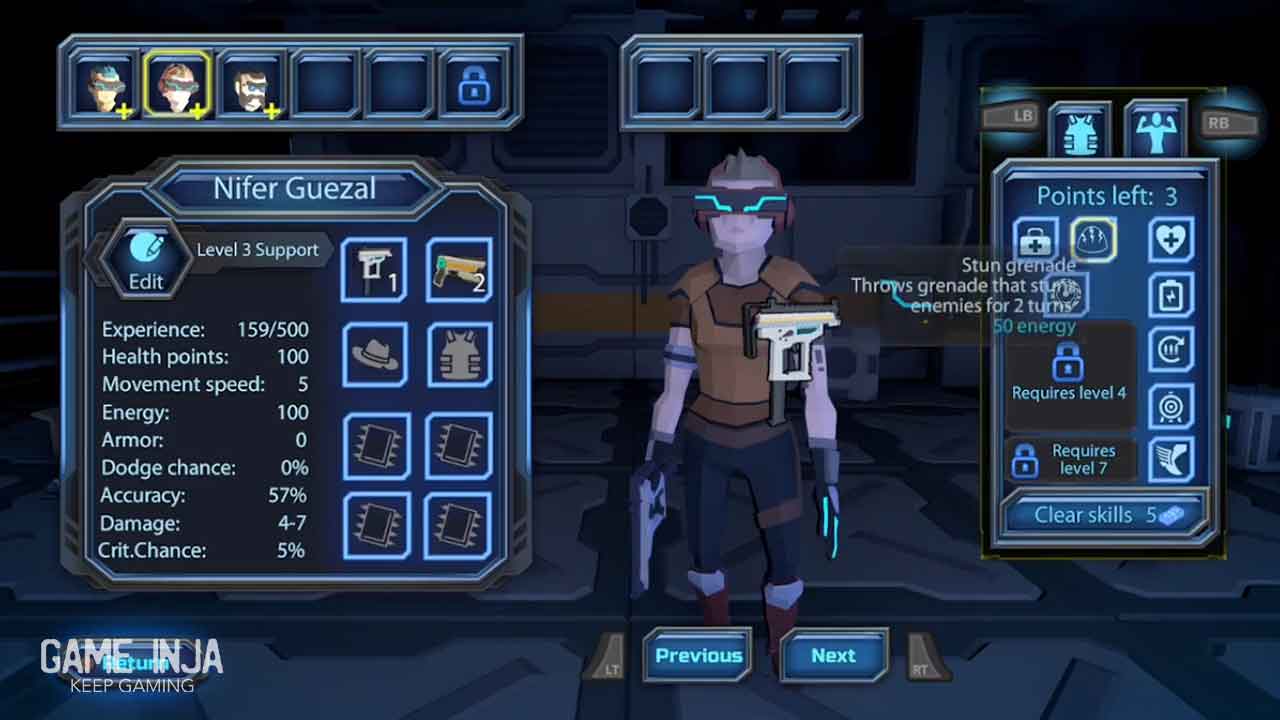
Task: Open the hat equipment slot
Action: click(x=374, y=355)
